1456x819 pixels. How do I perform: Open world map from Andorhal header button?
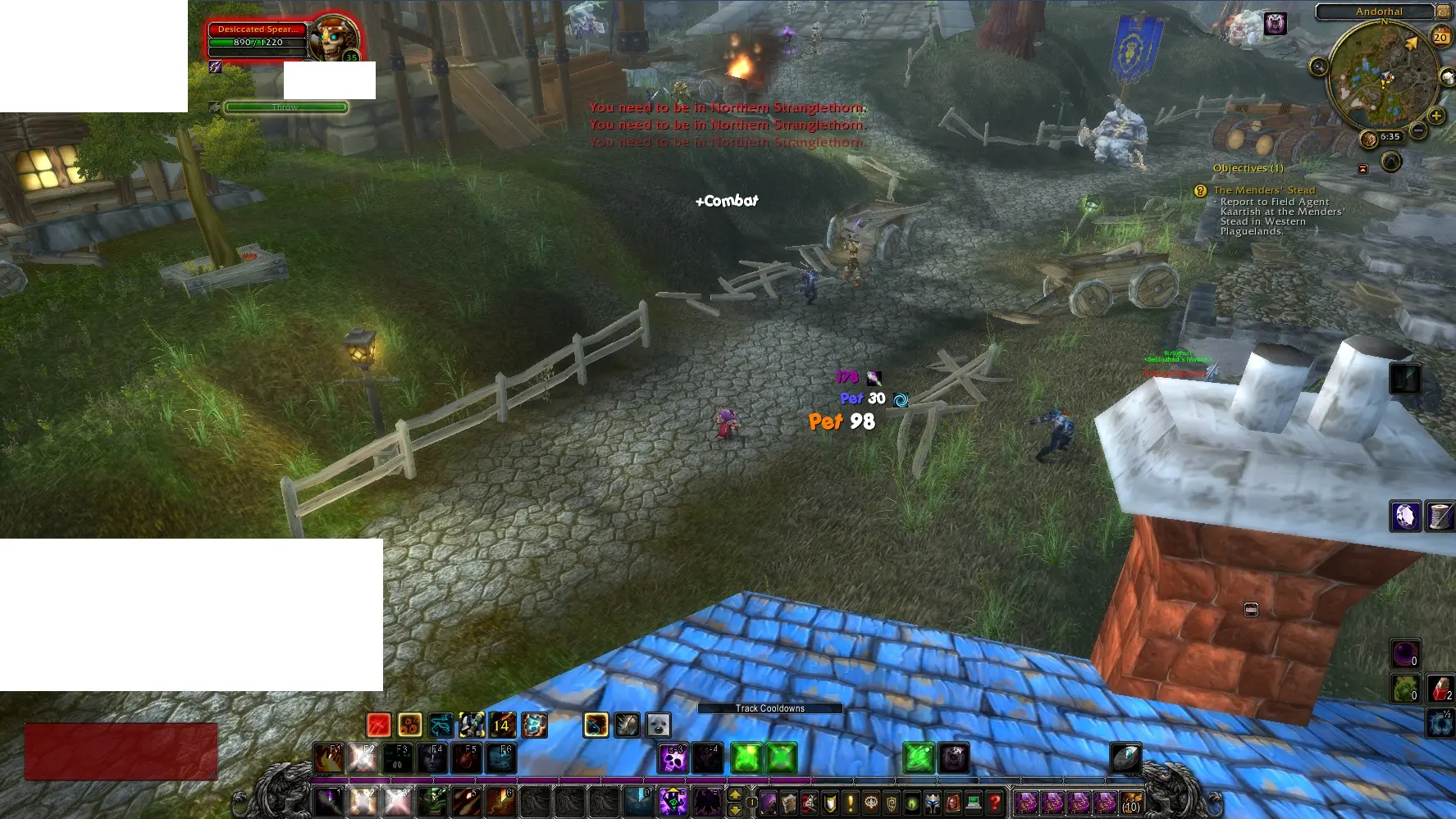pyautogui.click(x=1443, y=11)
